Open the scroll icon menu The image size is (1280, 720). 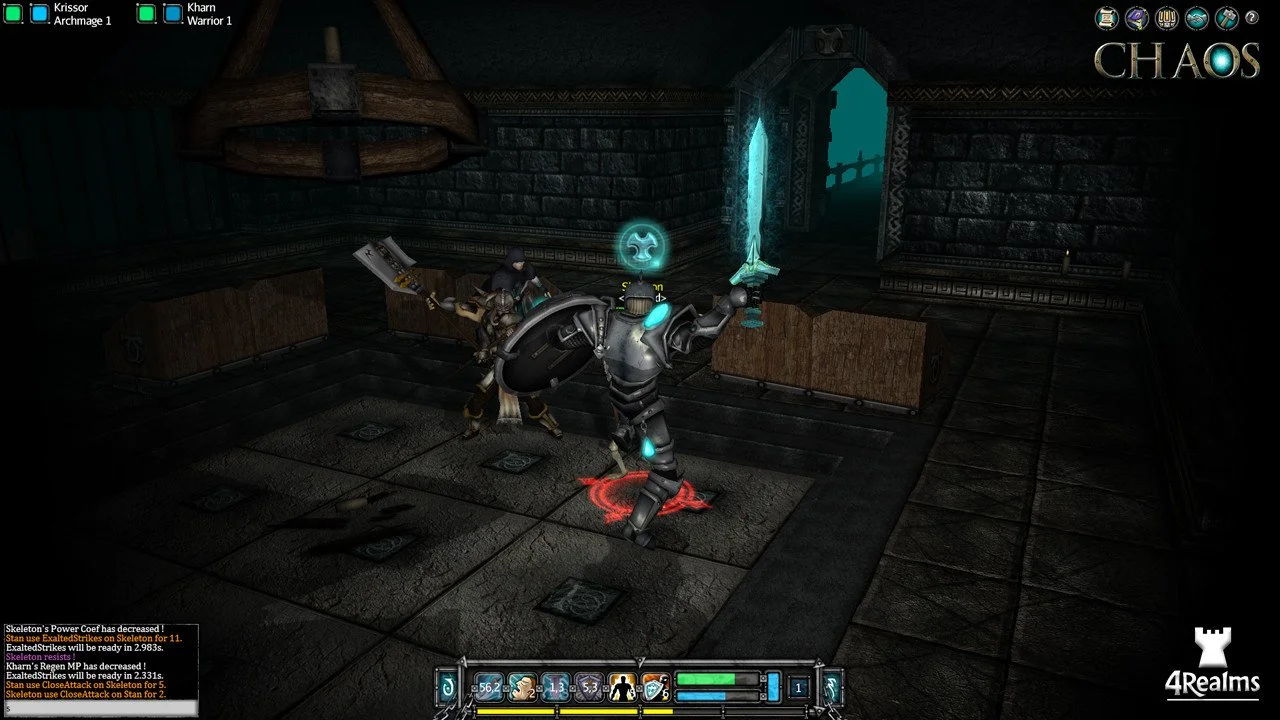point(1106,17)
